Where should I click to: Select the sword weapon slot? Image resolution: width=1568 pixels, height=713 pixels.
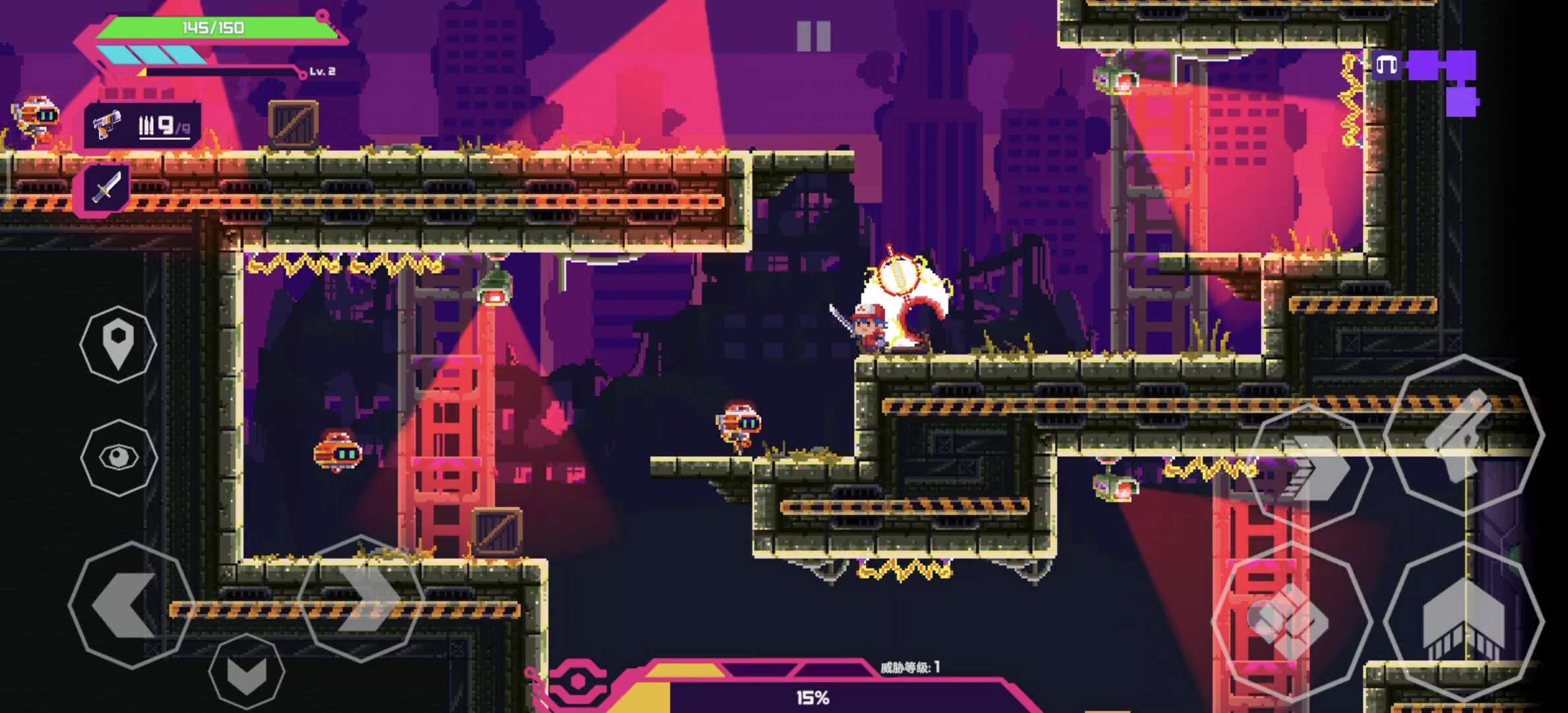click(x=107, y=188)
